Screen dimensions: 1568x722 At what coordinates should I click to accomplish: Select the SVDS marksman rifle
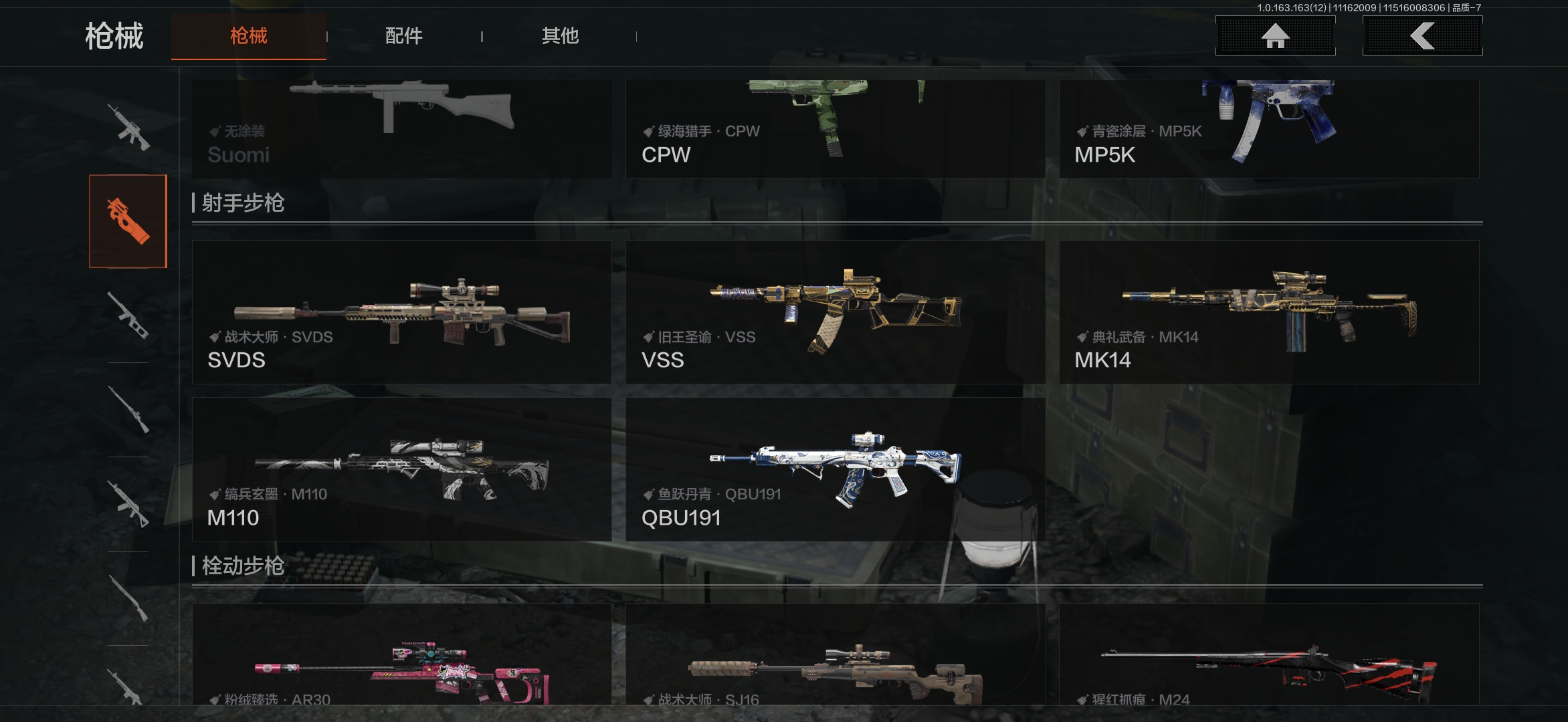pyautogui.click(x=401, y=312)
